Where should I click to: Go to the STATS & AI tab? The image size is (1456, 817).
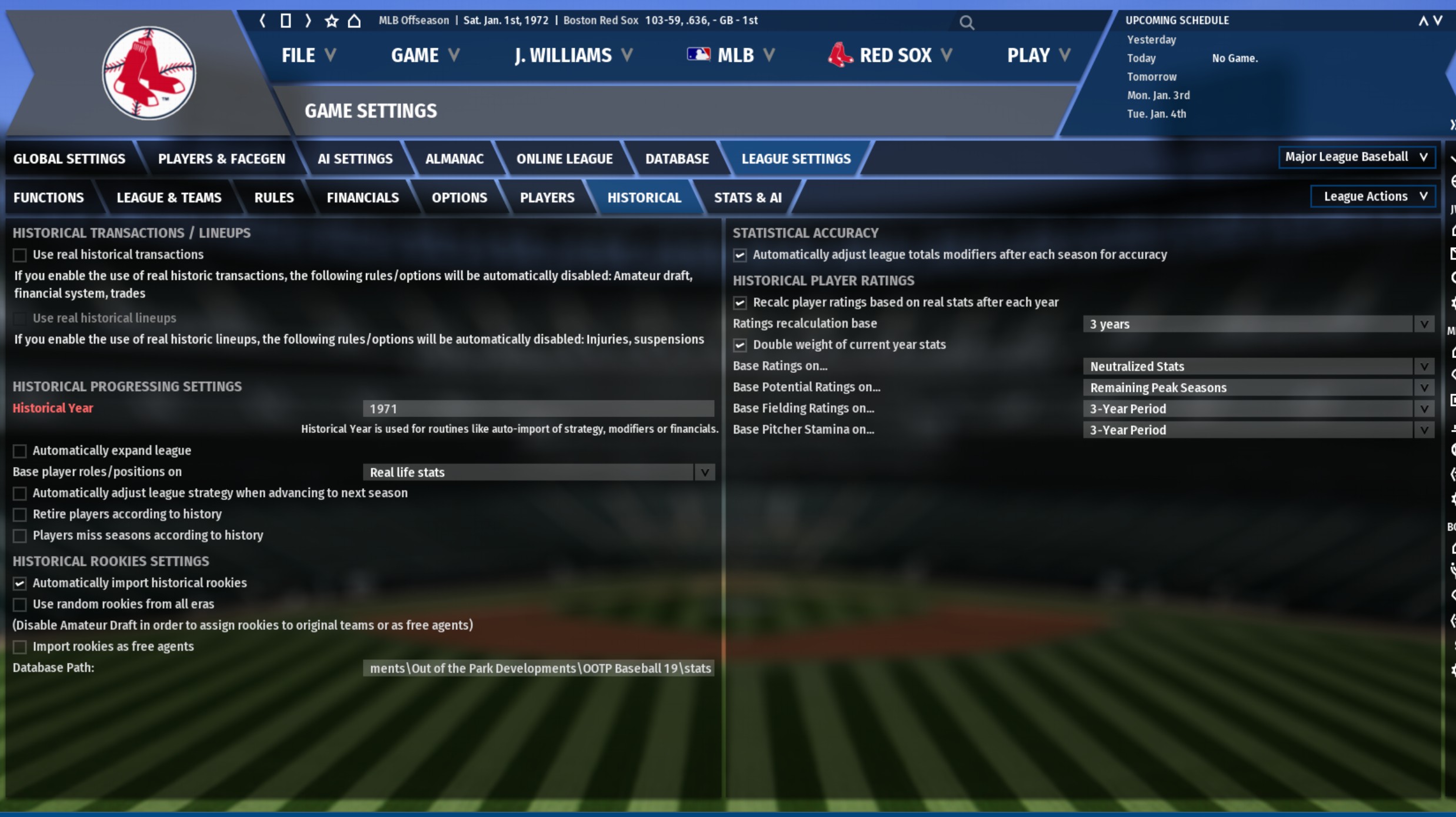(747, 198)
